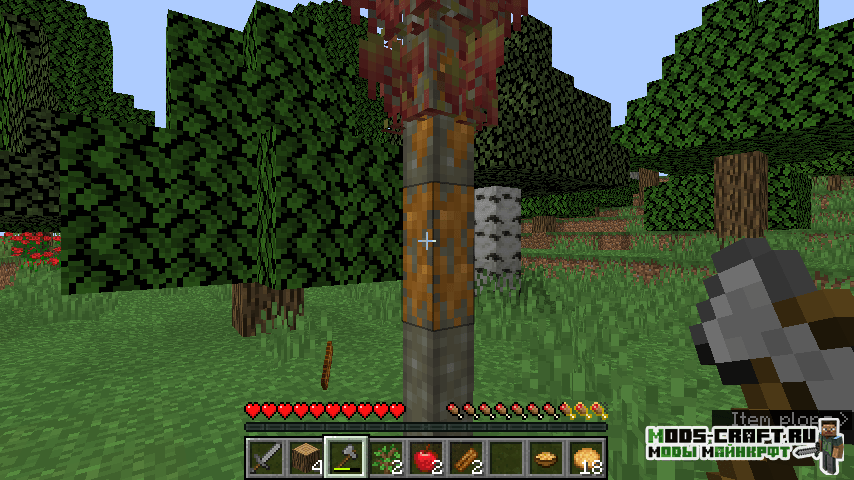Select the red apple slot
854x480 pixels.
(426, 458)
